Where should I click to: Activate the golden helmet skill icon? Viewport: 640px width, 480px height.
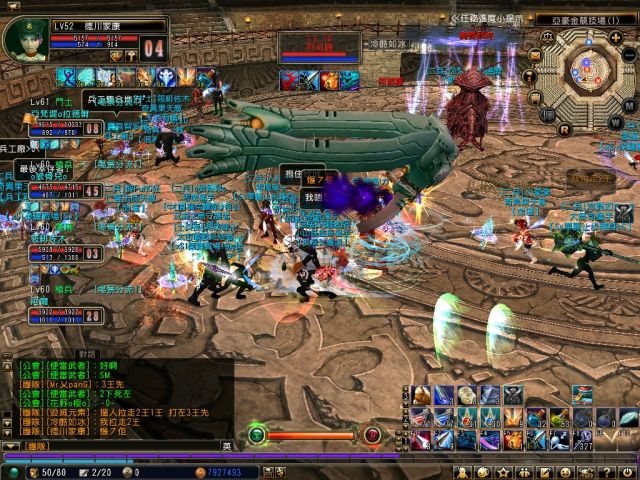click(x=421, y=396)
